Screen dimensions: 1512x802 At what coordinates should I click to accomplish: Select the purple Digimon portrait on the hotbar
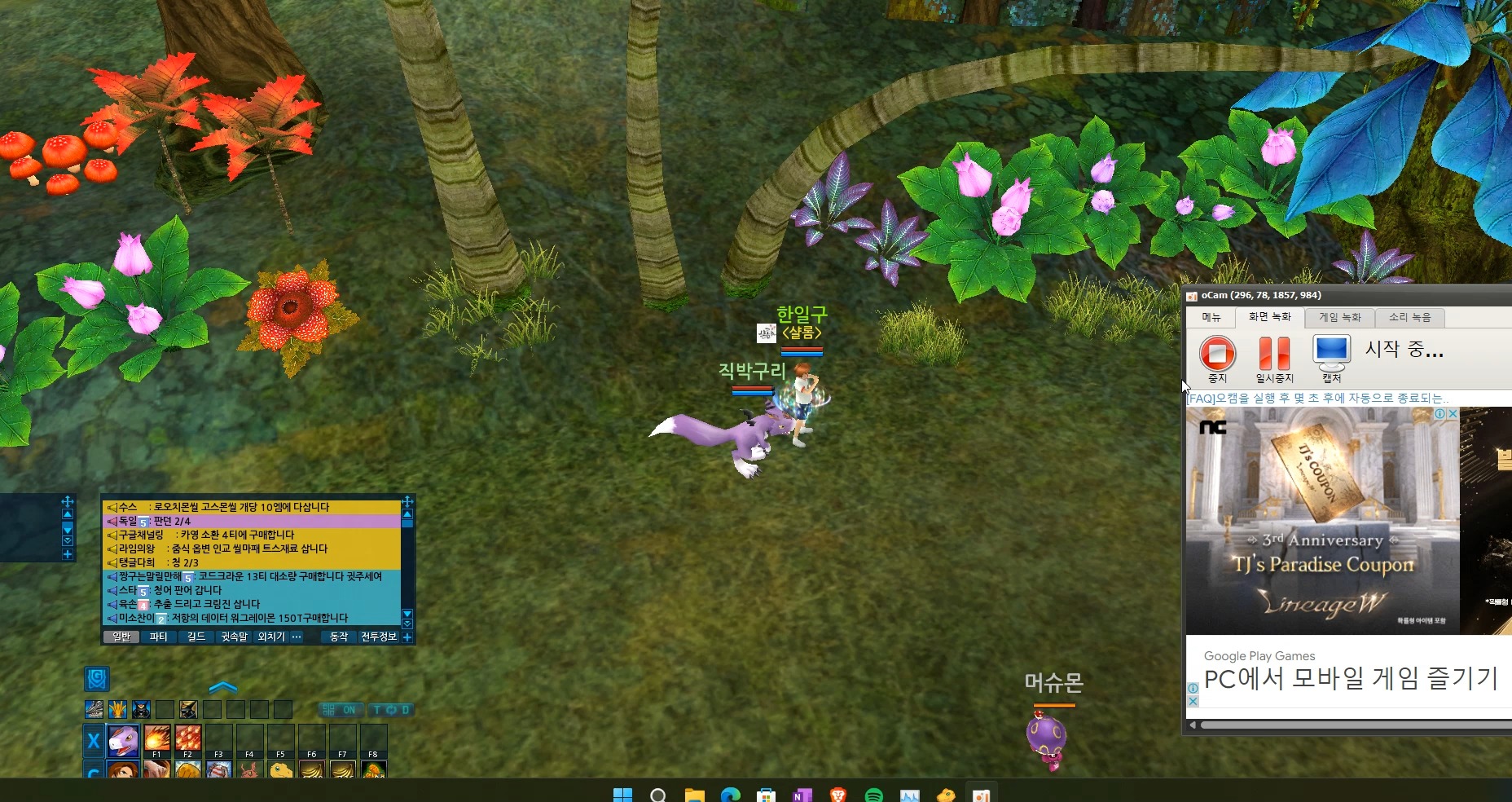[123, 740]
